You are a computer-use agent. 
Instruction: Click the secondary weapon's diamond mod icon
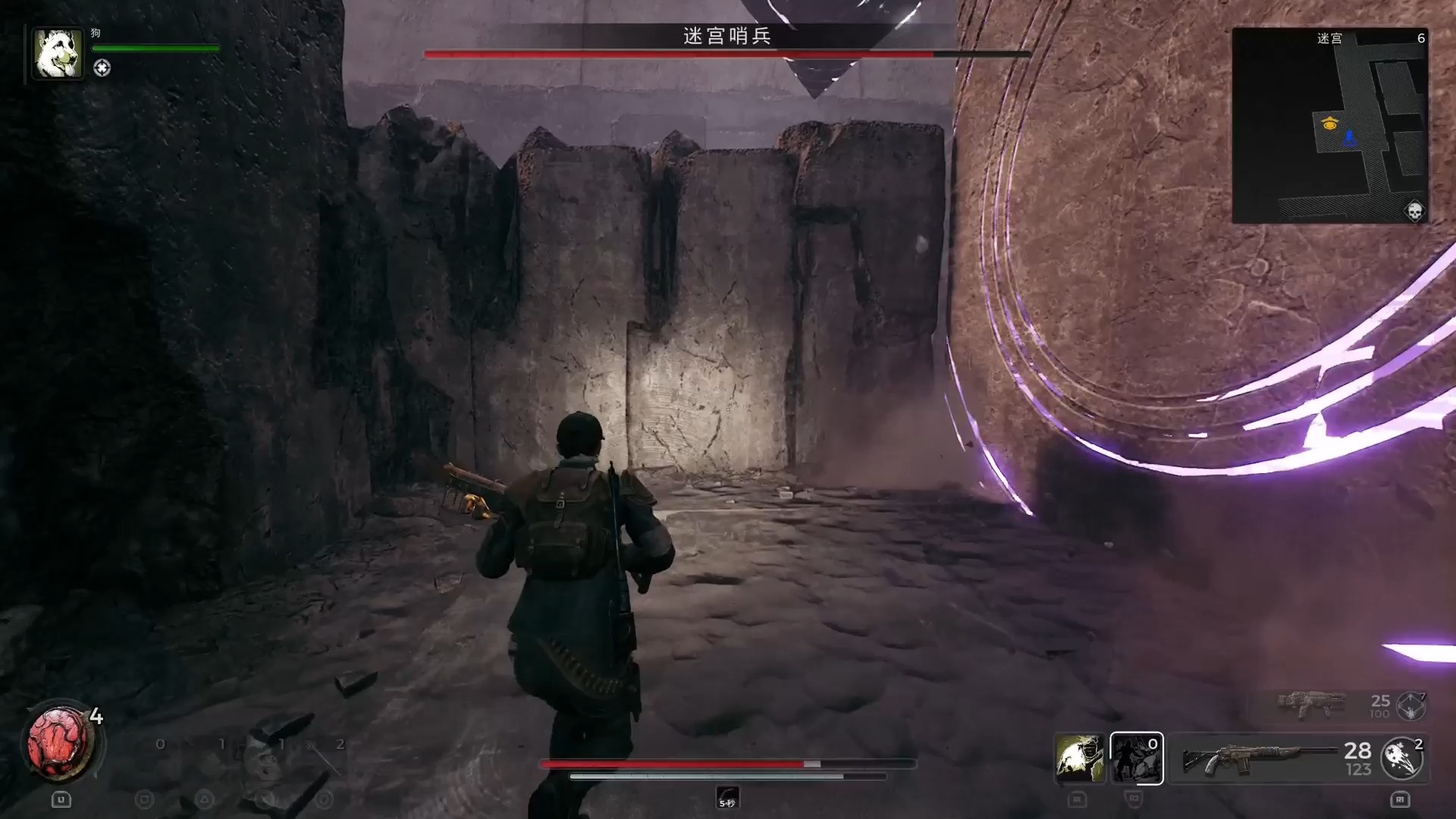(x=1410, y=706)
